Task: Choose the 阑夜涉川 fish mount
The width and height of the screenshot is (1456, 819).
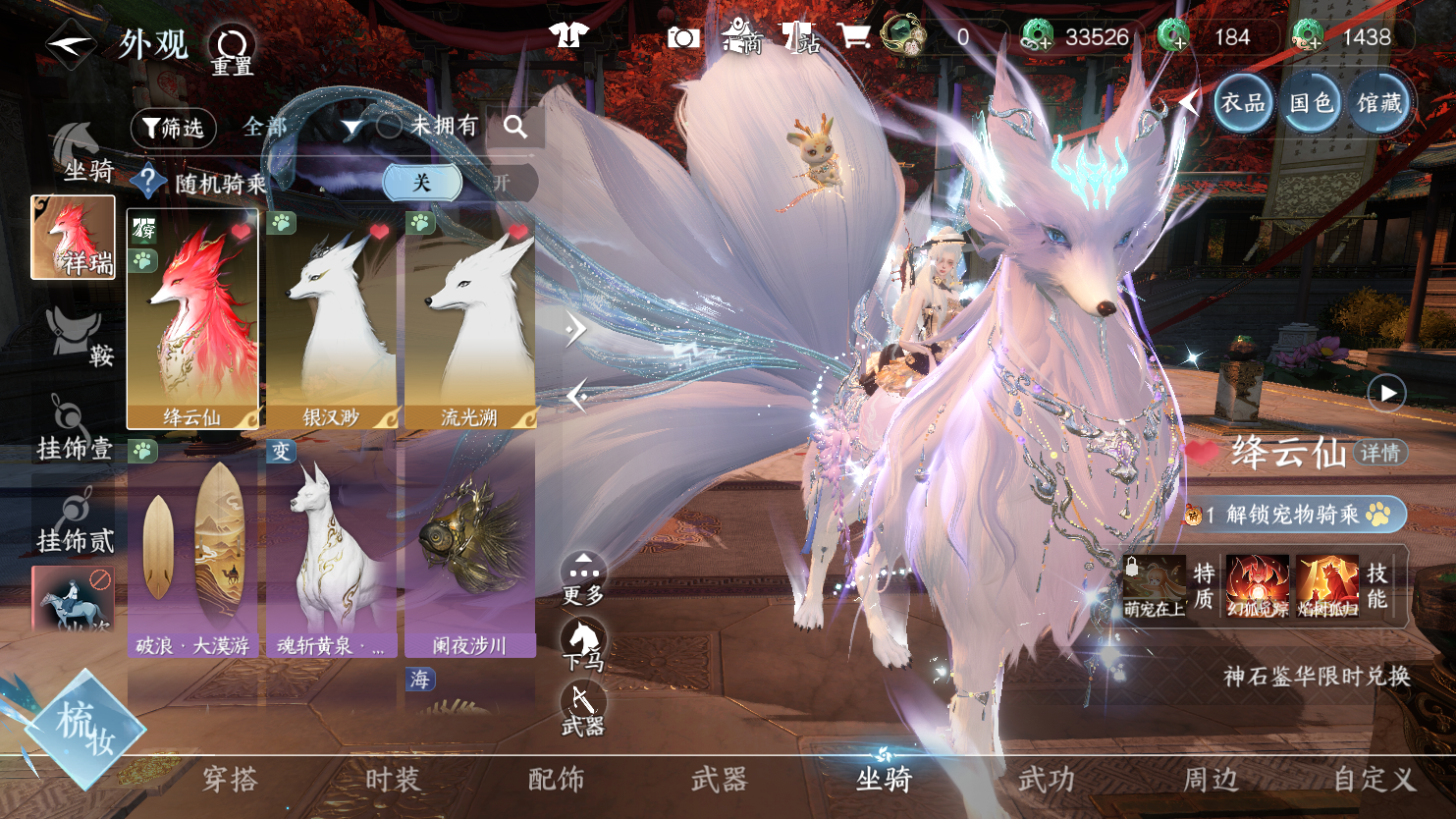Action: [469, 550]
